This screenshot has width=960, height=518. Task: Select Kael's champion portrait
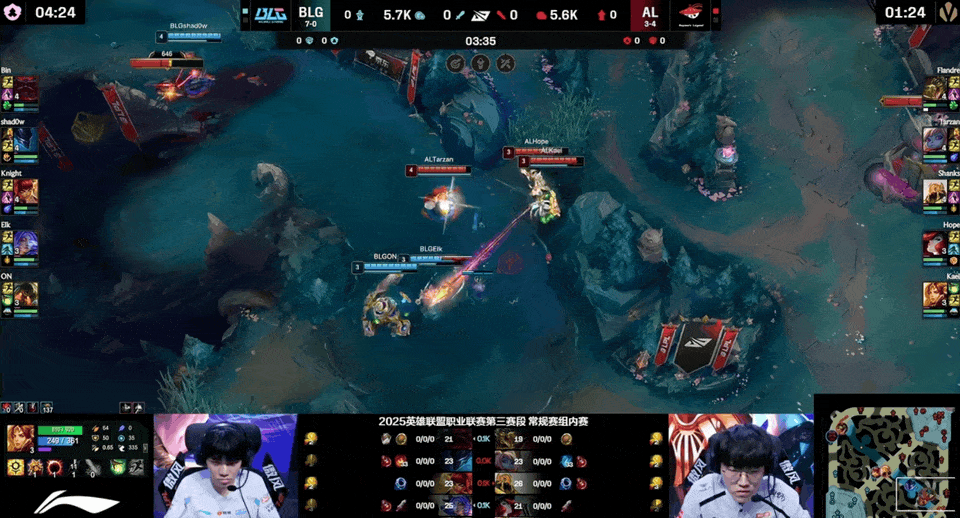pos(934,295)
